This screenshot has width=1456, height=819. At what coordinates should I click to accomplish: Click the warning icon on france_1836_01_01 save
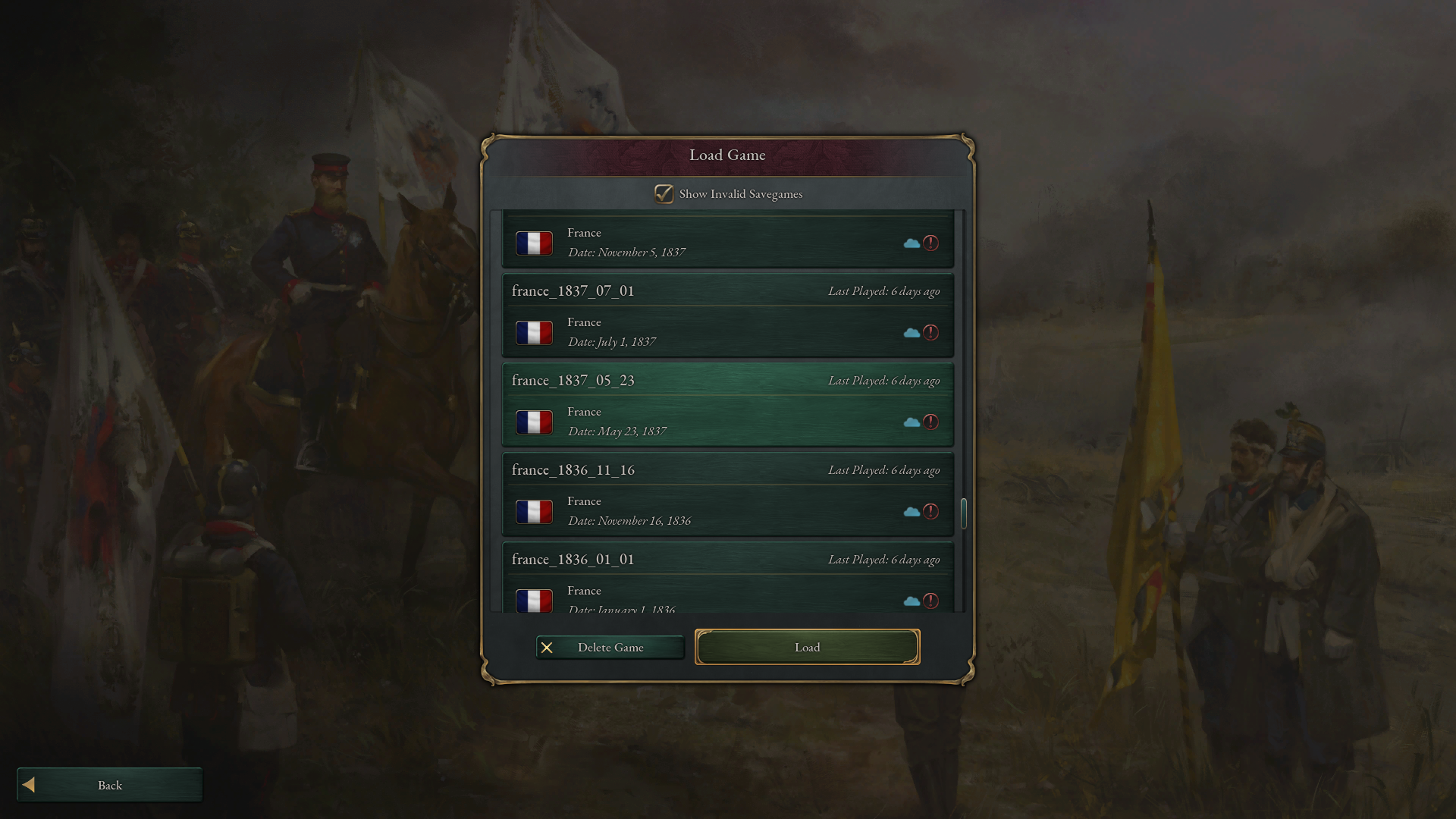coord(931,601)
